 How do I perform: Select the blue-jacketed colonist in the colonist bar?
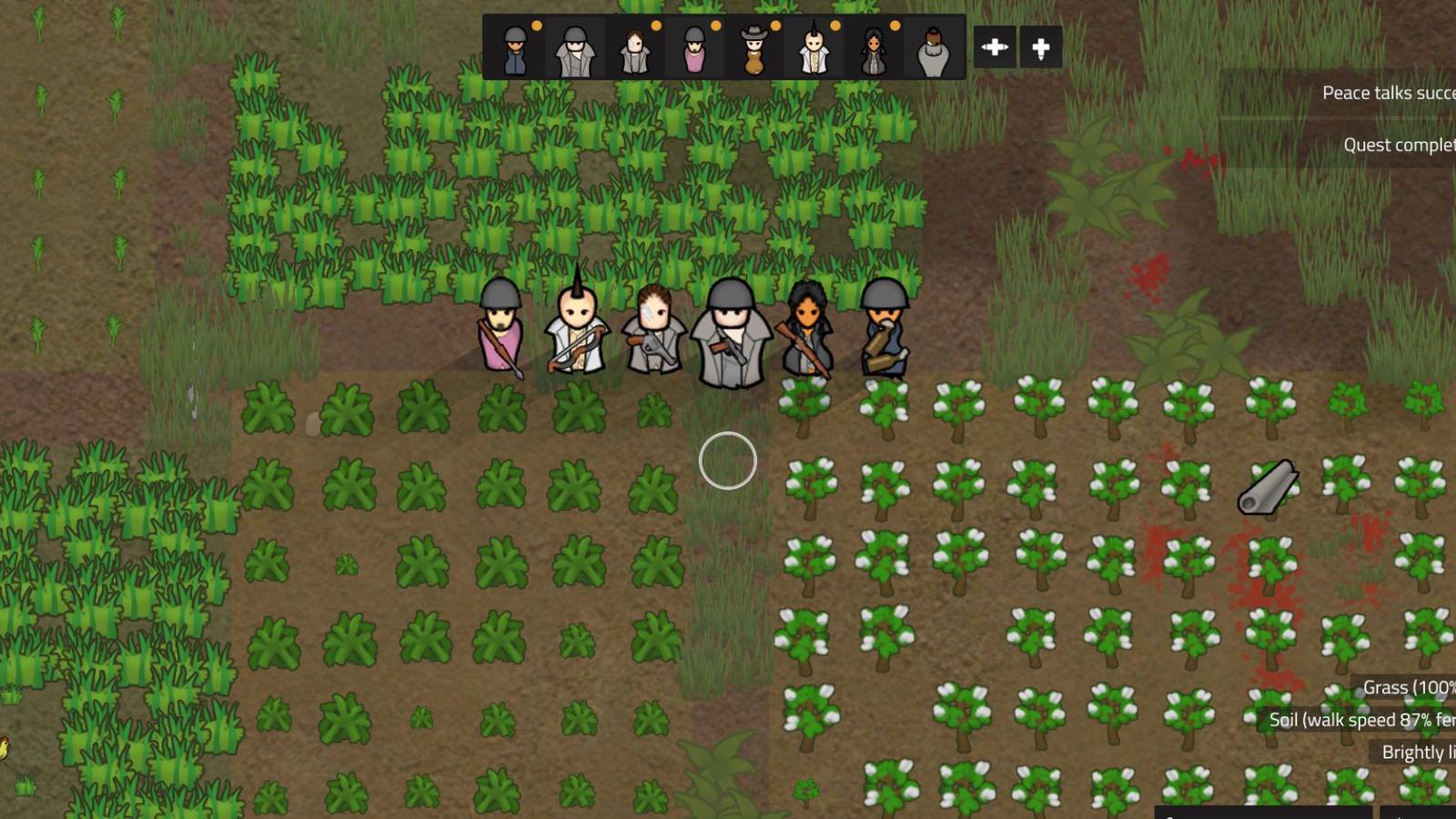point(514,47)
